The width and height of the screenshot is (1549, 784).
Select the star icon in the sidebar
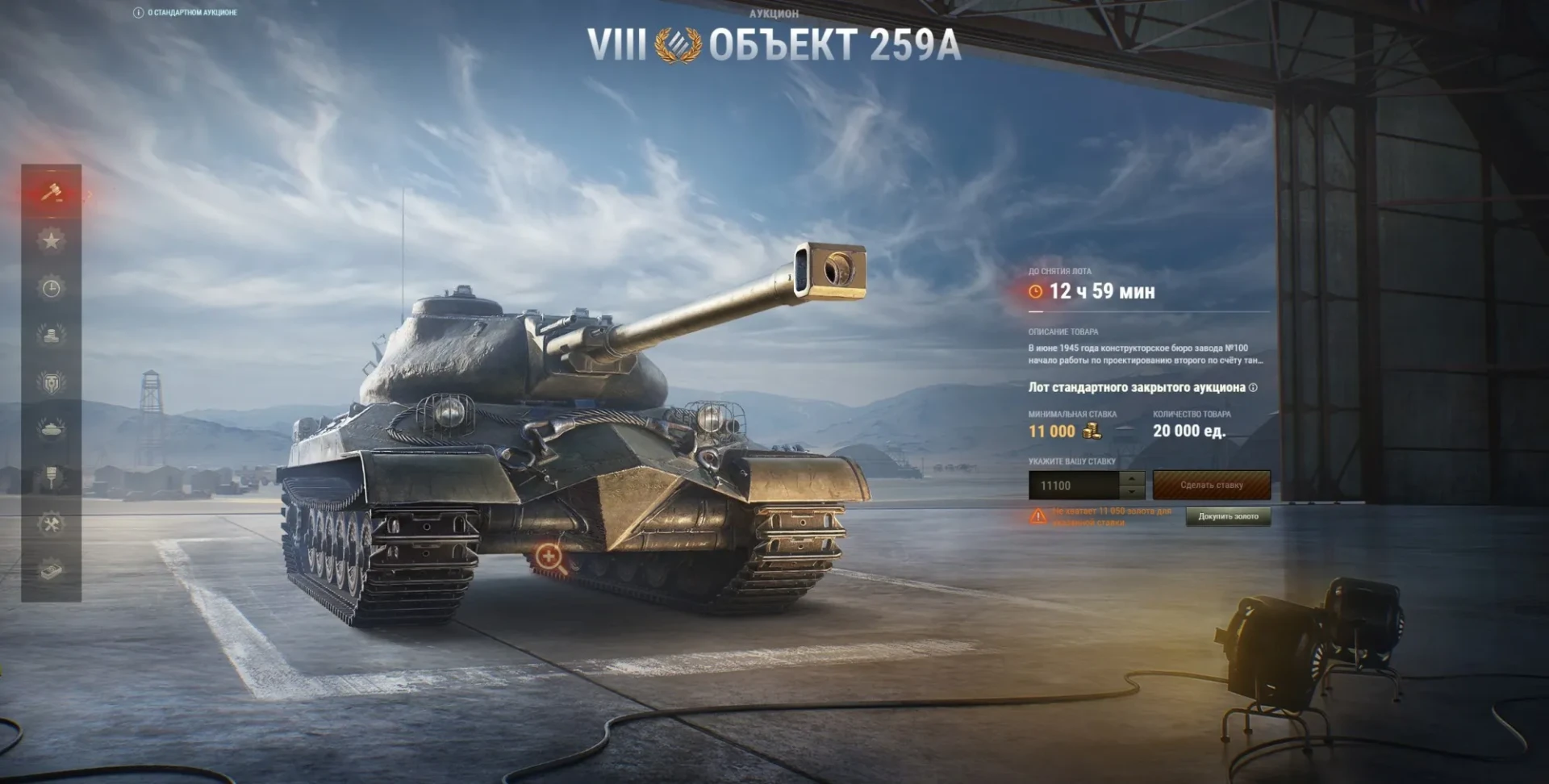click(52, 240)
